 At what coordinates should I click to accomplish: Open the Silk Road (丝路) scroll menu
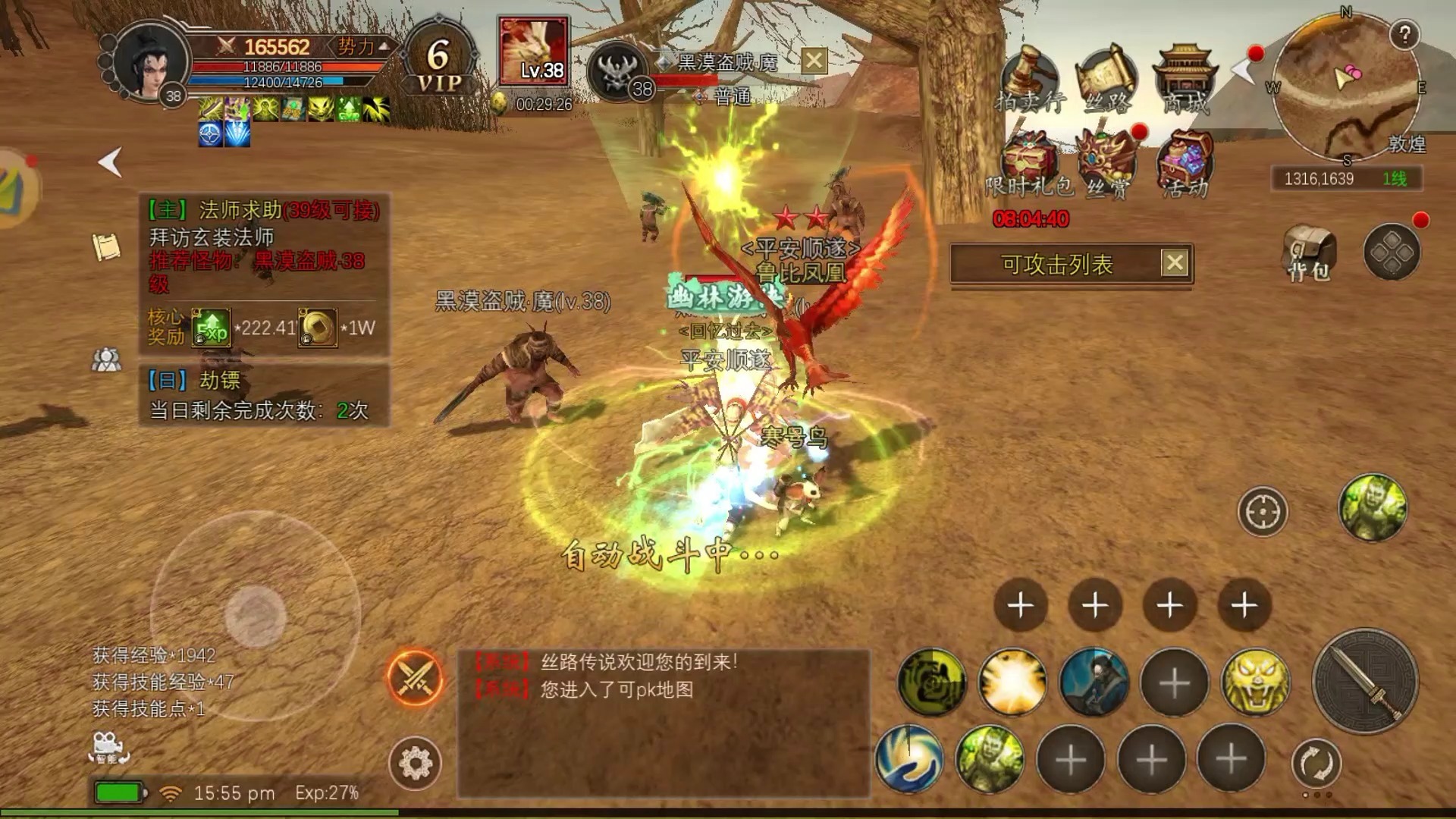click(x=1106, y=80)
